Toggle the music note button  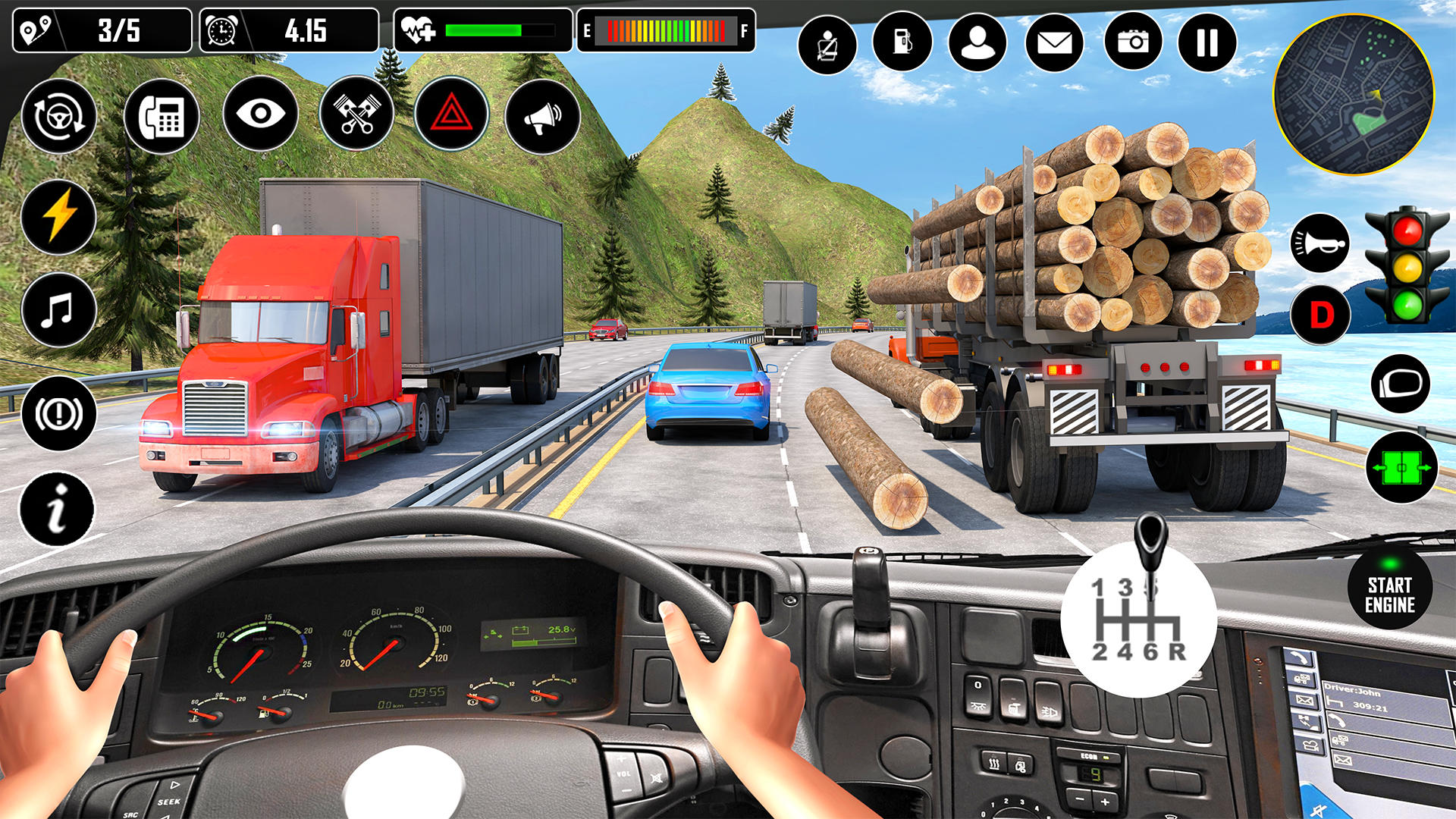[58, 311]
